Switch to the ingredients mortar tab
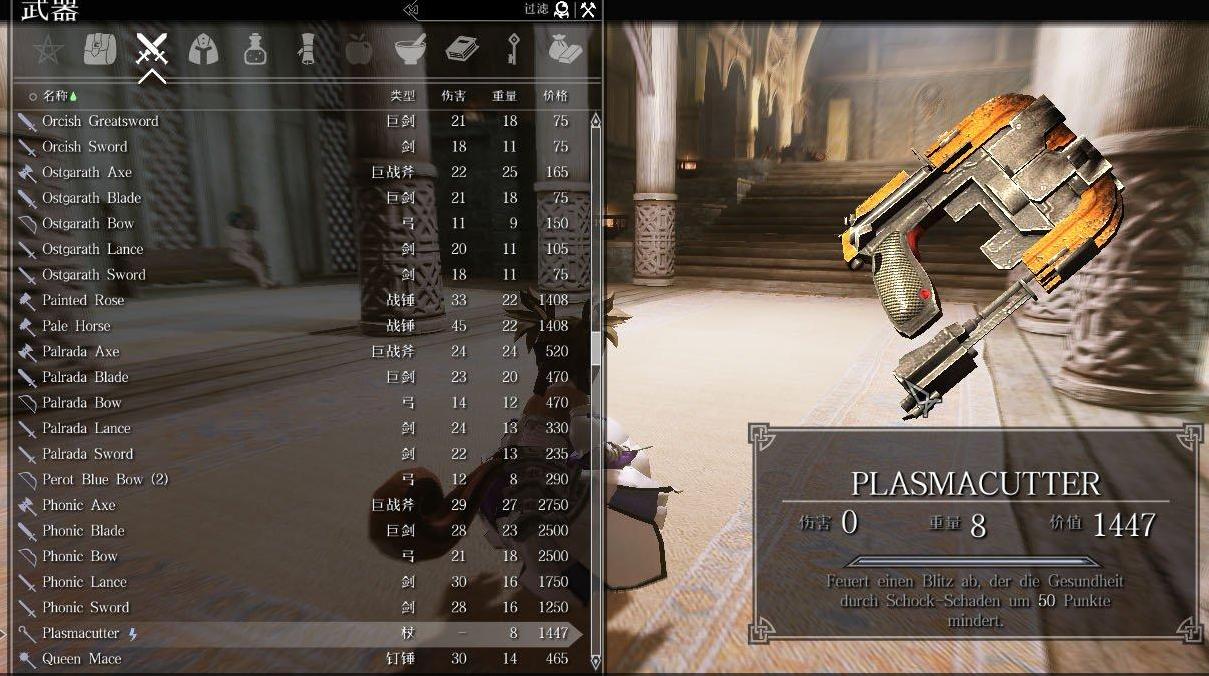 410,49
